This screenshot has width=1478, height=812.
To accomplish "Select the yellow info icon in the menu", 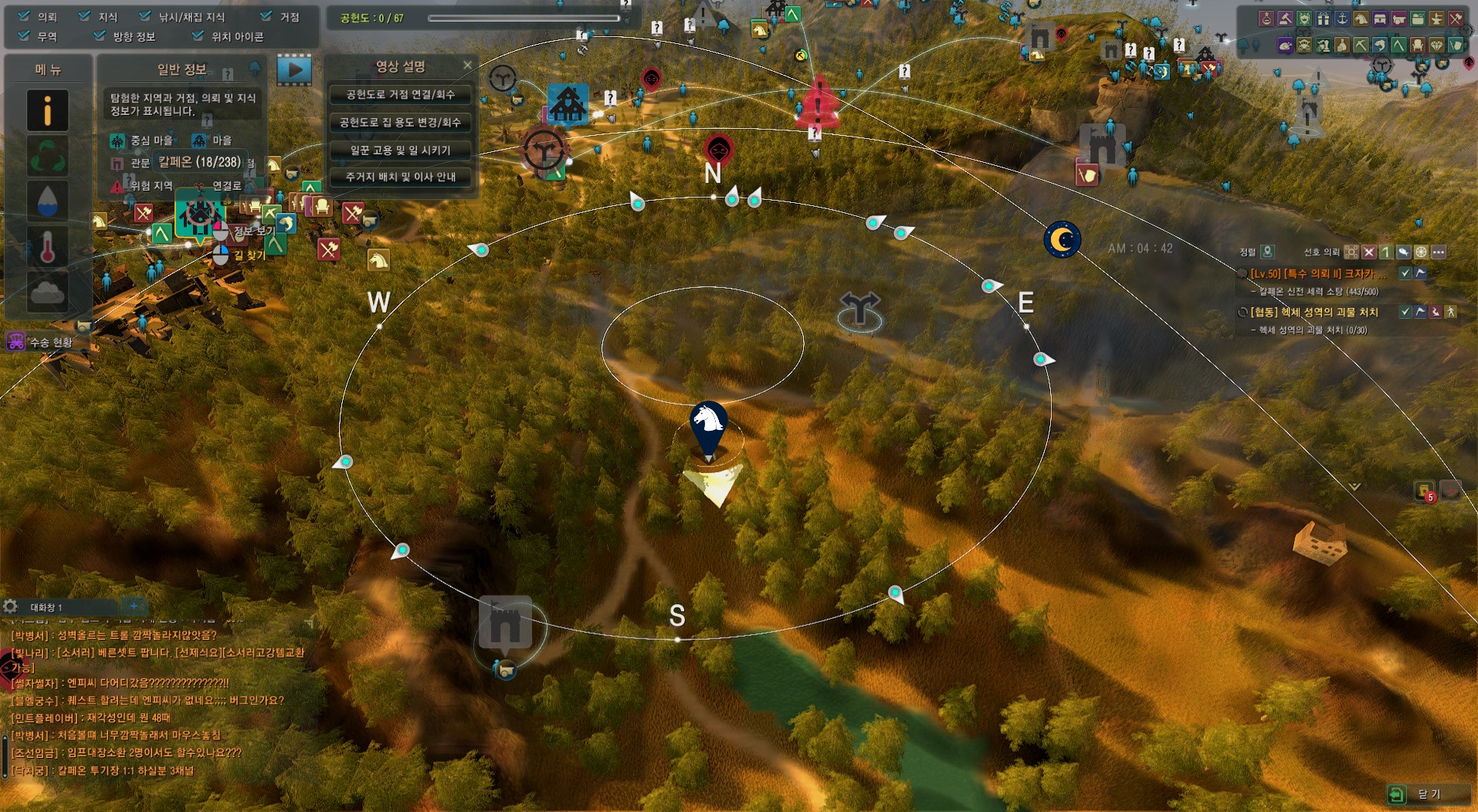I will 47,110.
